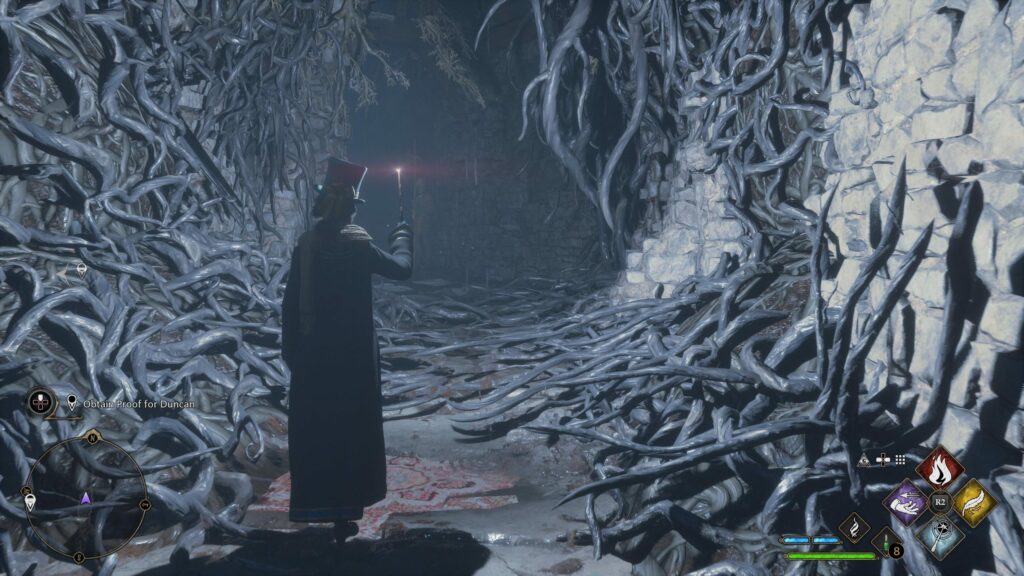Cast the red Incendio flame spell

(x=939, y=468)
